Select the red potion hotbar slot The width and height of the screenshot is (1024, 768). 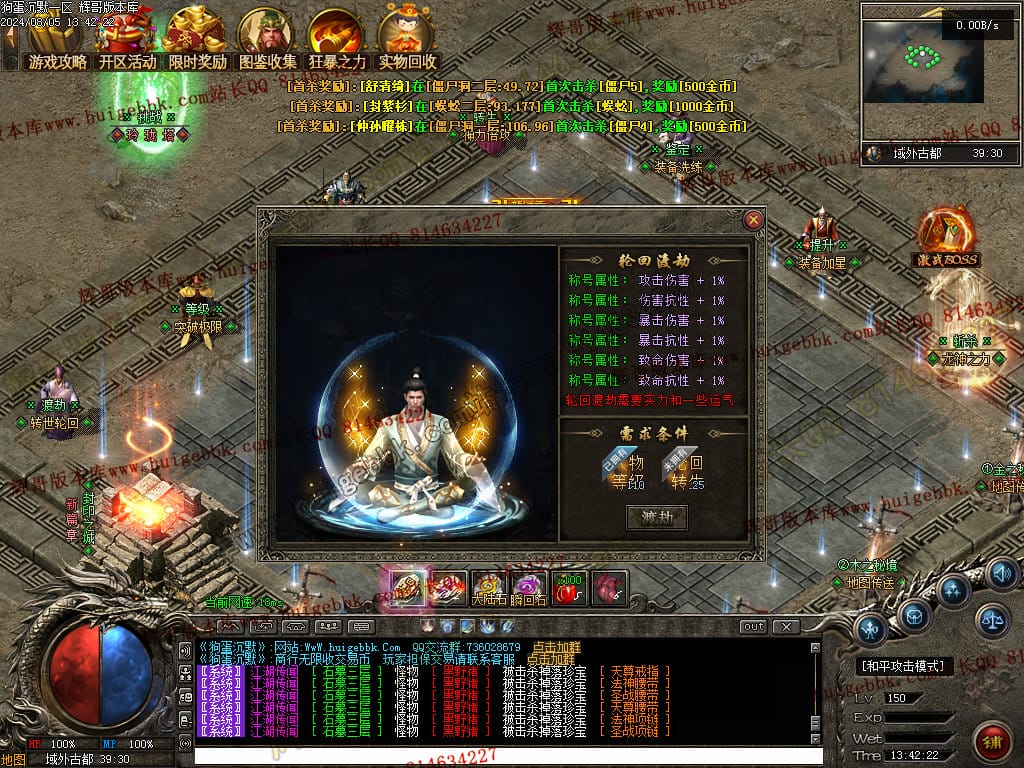pos(568,588)
